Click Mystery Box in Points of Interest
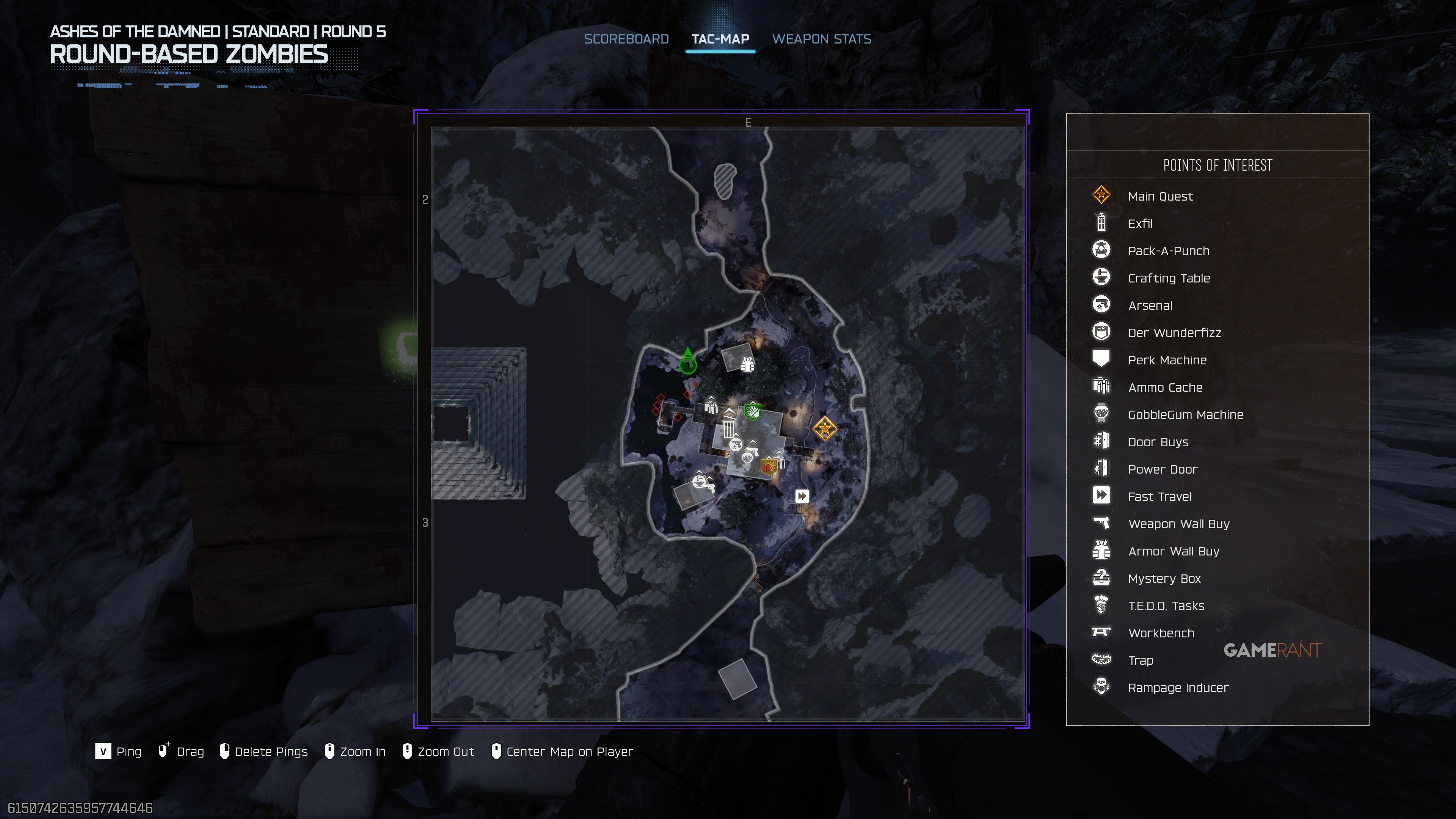This screenshot has height=819, width=1456. (1164, 579)
